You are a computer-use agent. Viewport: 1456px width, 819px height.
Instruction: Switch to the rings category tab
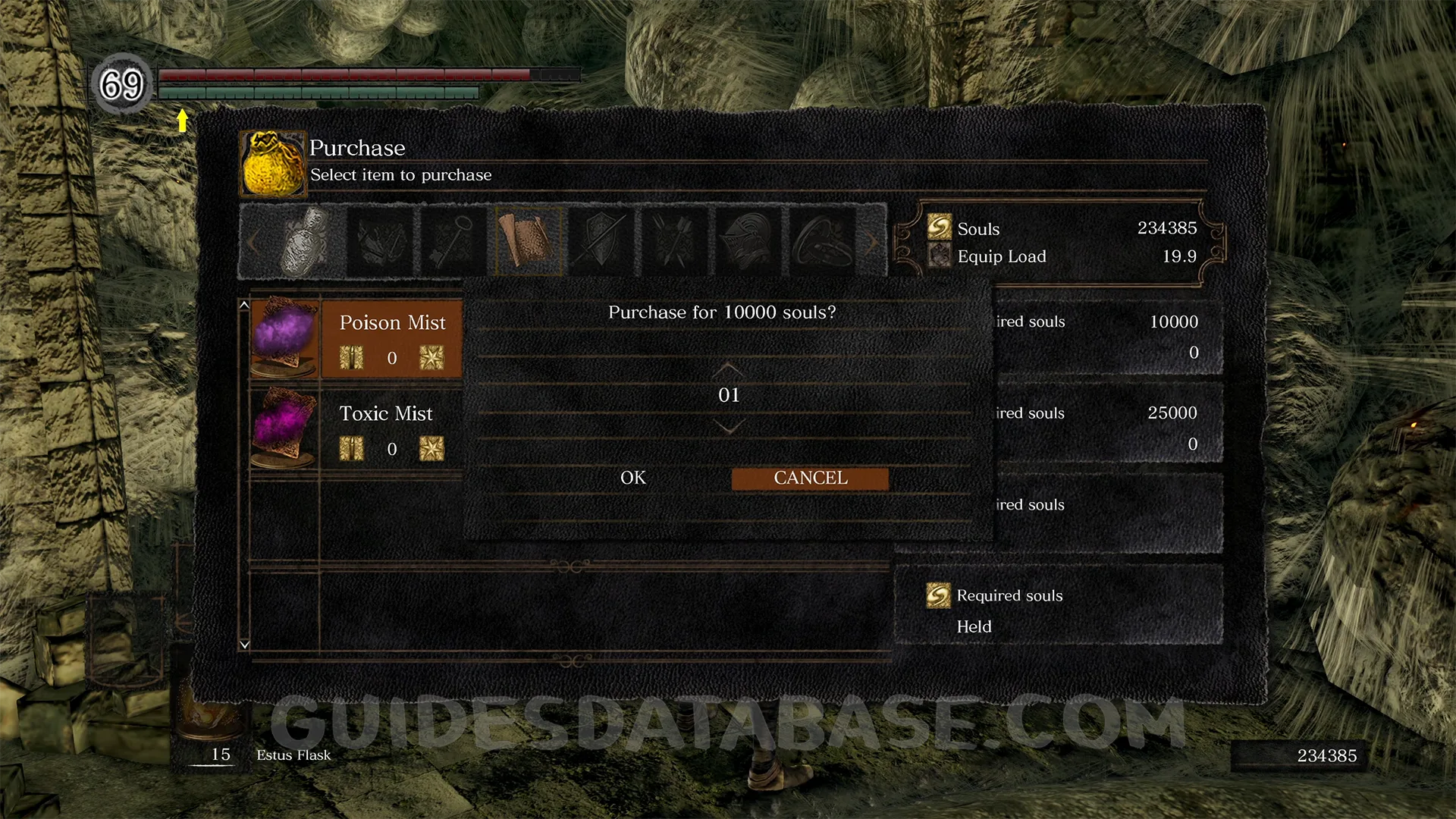821,241
